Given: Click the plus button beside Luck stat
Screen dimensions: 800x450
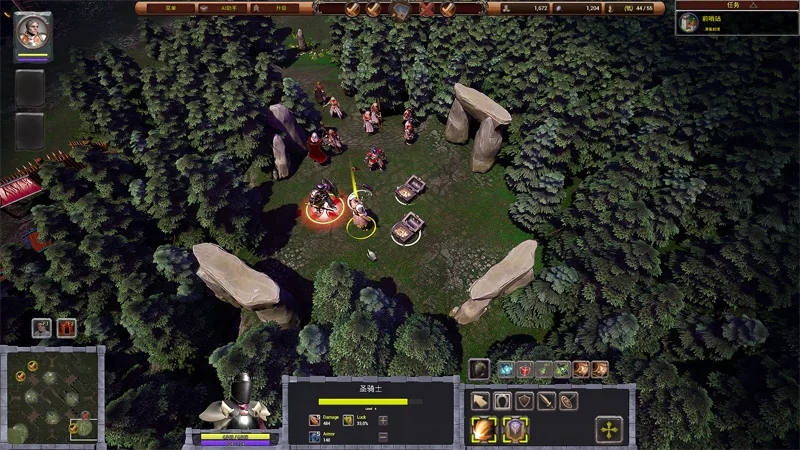Looking at the screenshot, I should pyautogui.click(x=383, y=420).
